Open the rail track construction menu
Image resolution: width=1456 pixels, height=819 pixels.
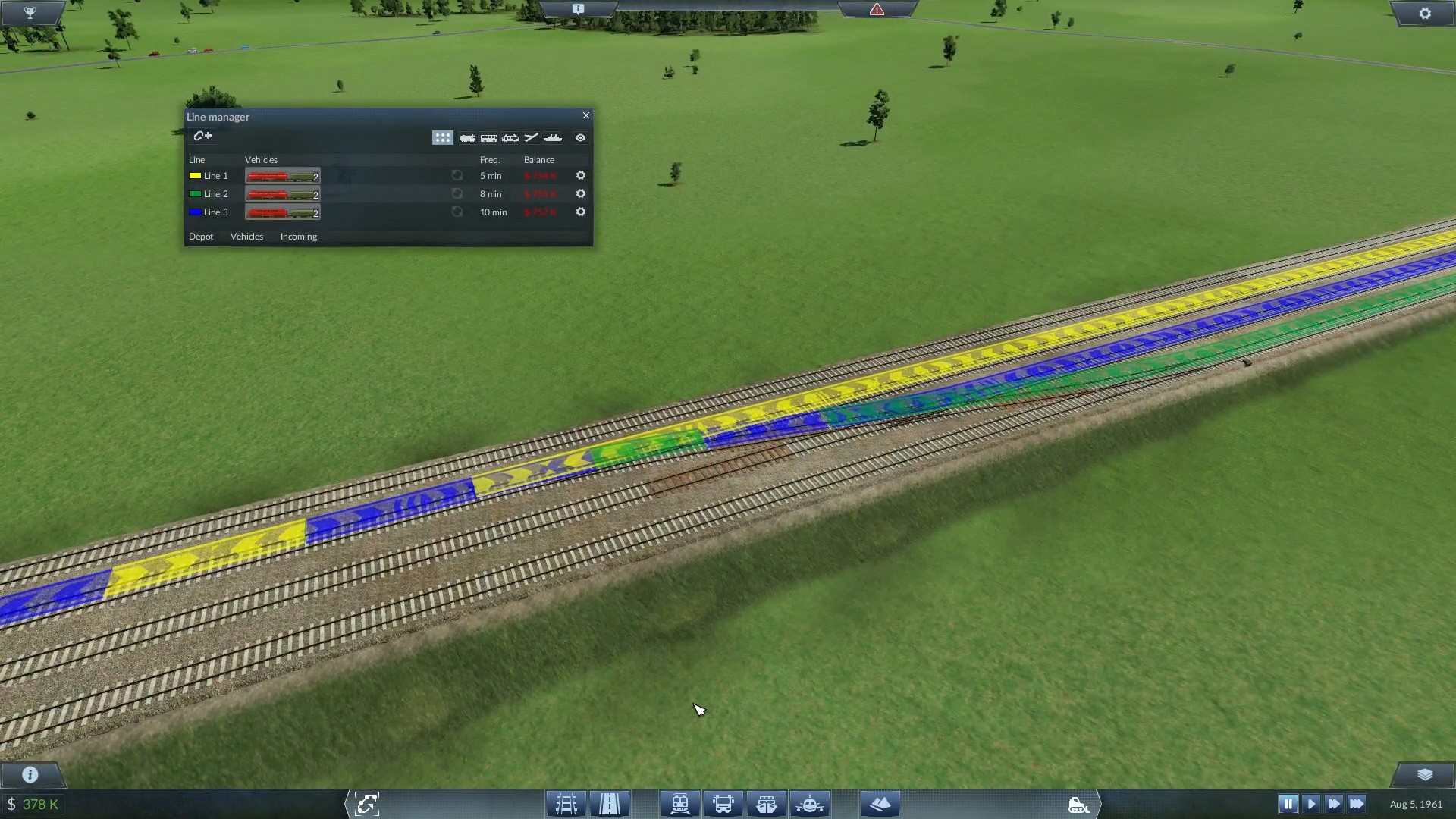566,804
